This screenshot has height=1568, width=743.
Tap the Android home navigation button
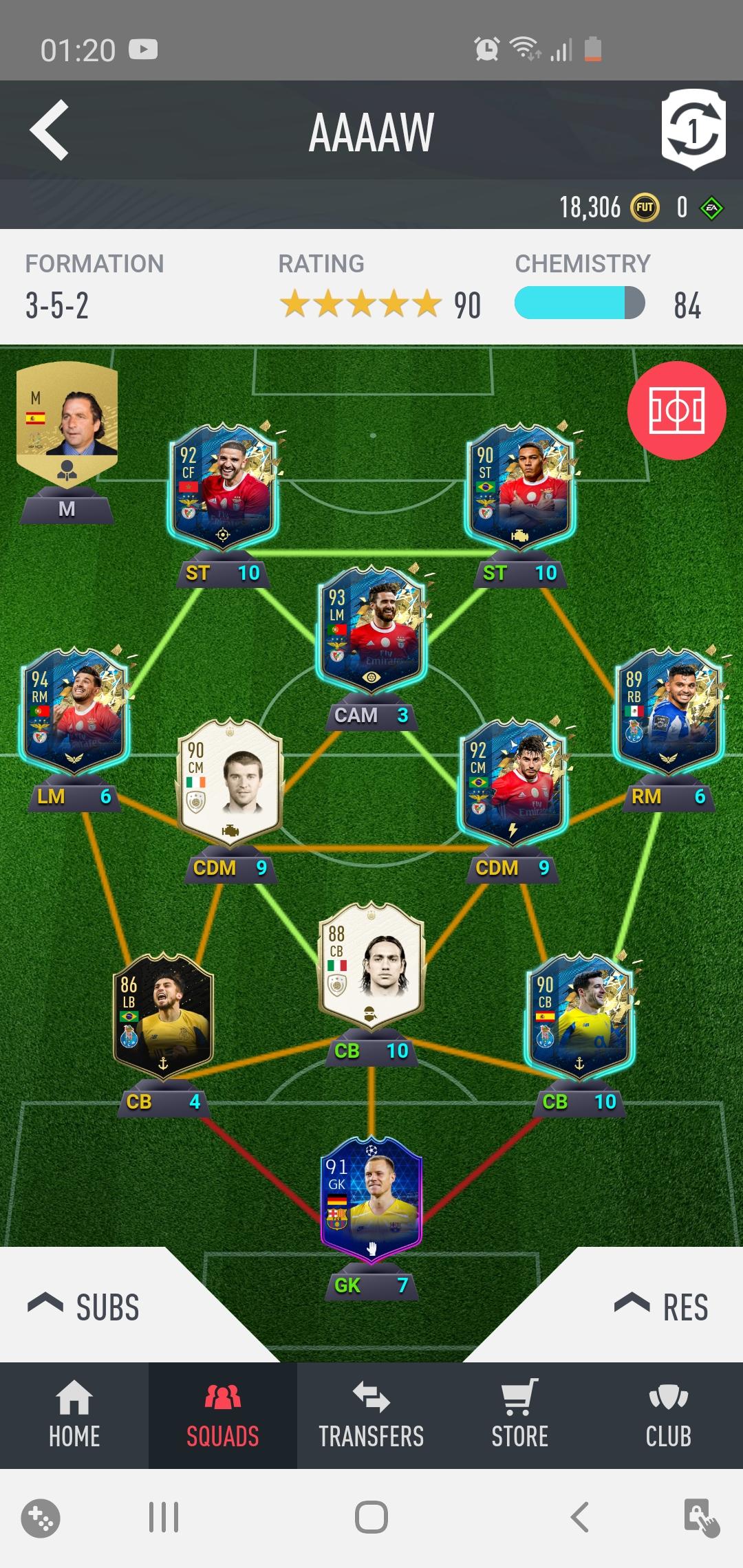click(x=371, y=1517)
